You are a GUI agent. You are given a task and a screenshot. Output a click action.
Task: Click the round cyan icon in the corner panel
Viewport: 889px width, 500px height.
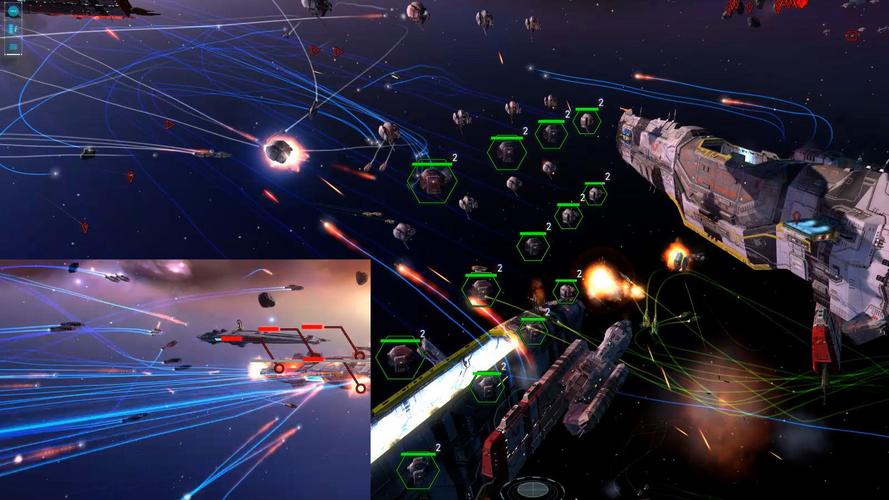pos(13,11)
